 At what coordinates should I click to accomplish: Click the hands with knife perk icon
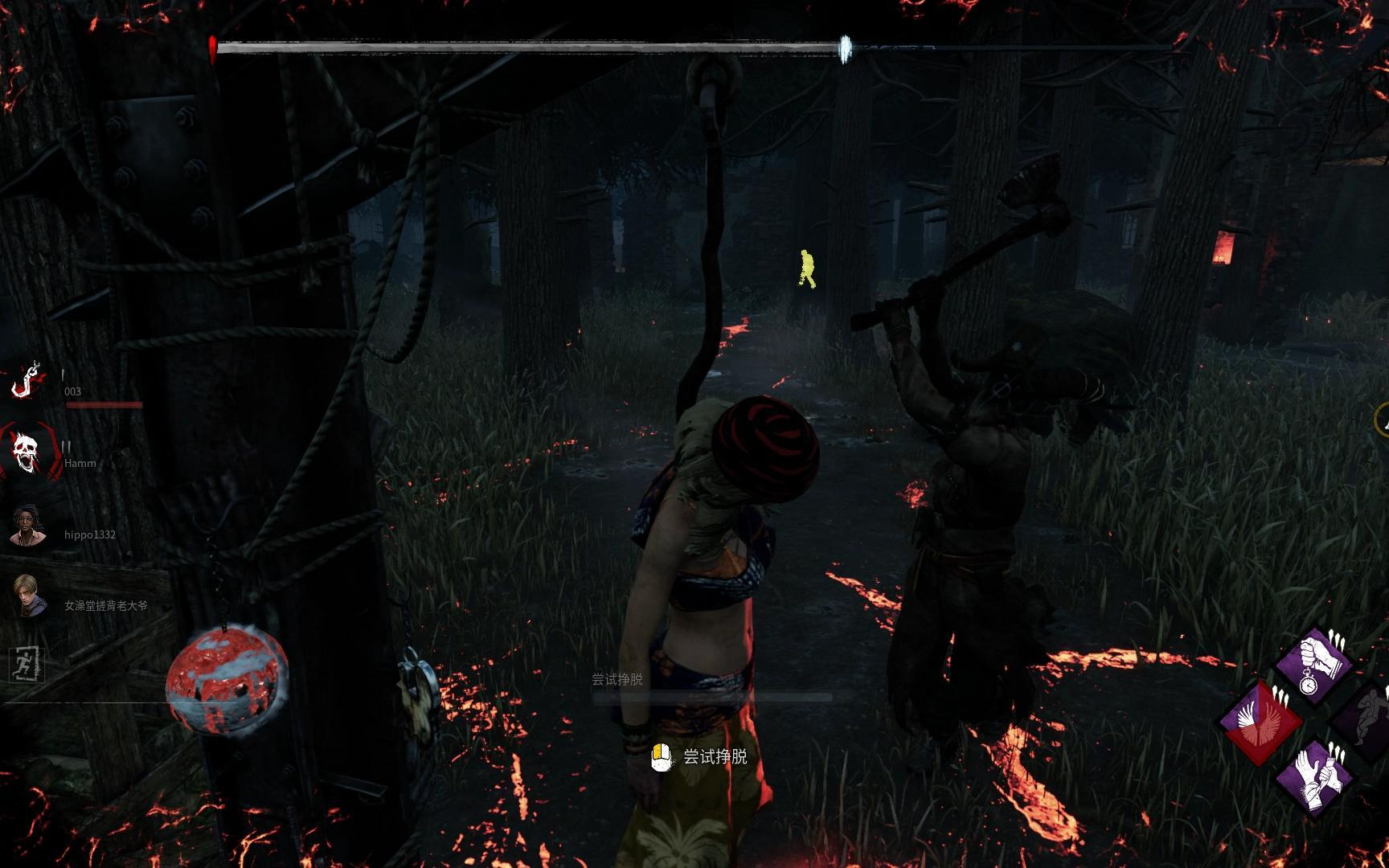pyautogui.click(x=1315, y=776)
